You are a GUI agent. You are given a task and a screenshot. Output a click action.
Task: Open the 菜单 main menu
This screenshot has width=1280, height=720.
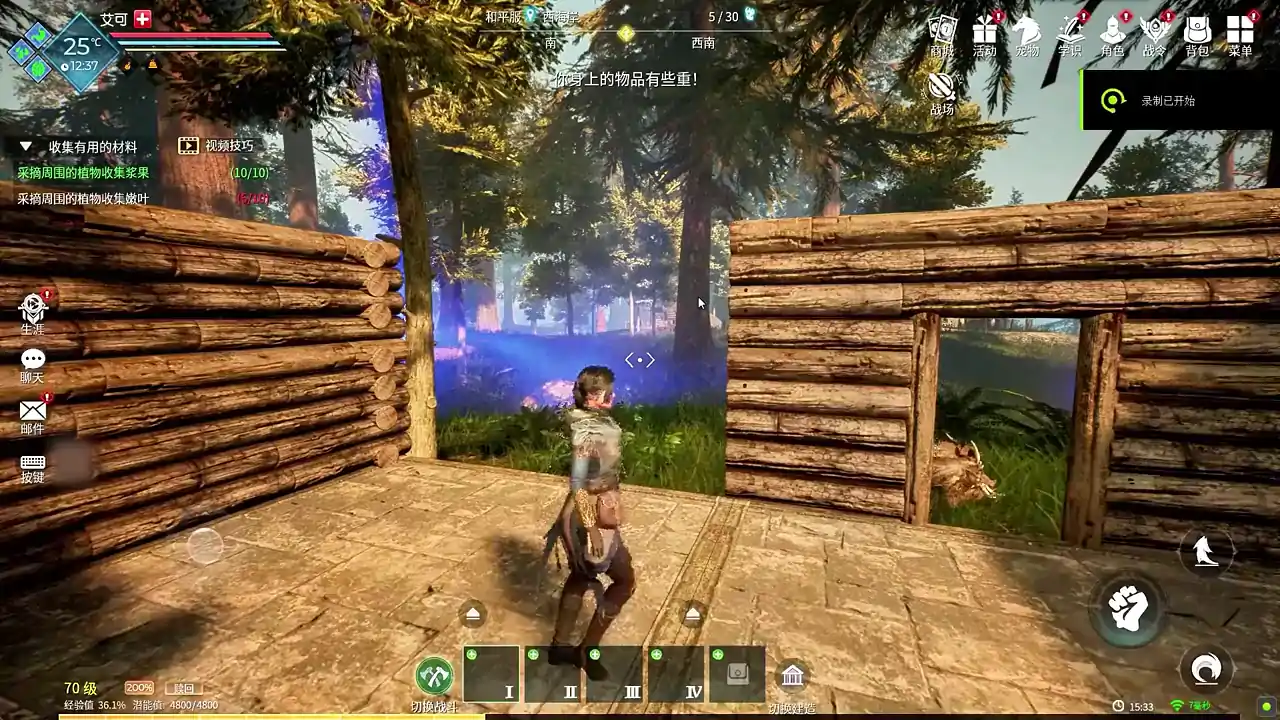point(1240,33)
